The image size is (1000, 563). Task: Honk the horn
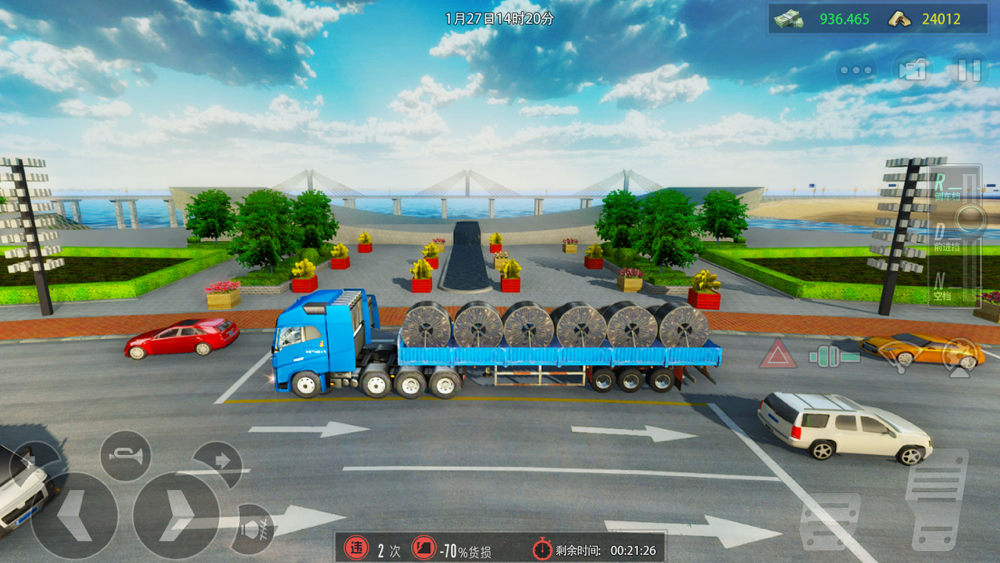pos(126,456)
